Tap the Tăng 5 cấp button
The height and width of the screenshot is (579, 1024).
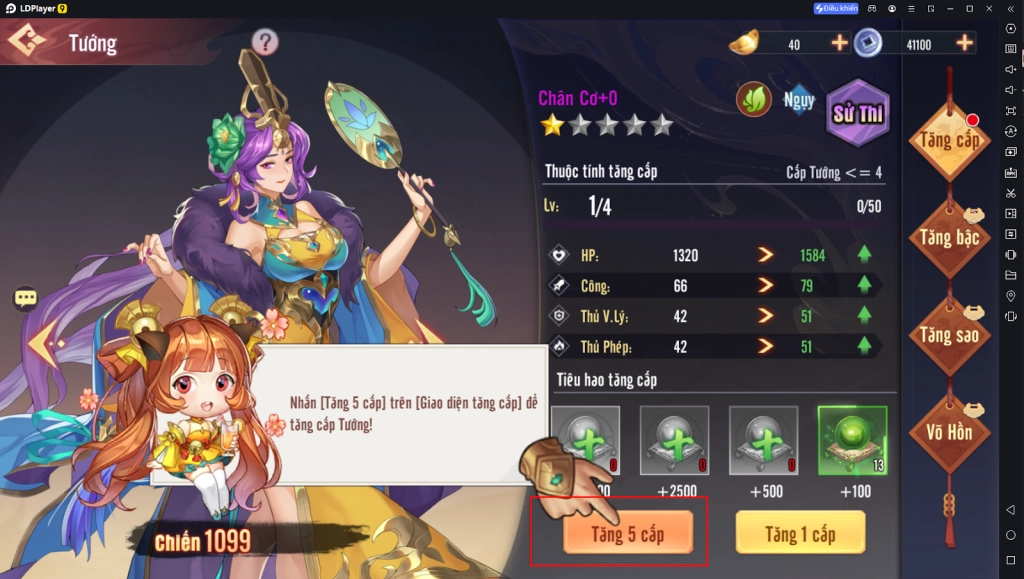pyautogui.click(x=627, y=533)
